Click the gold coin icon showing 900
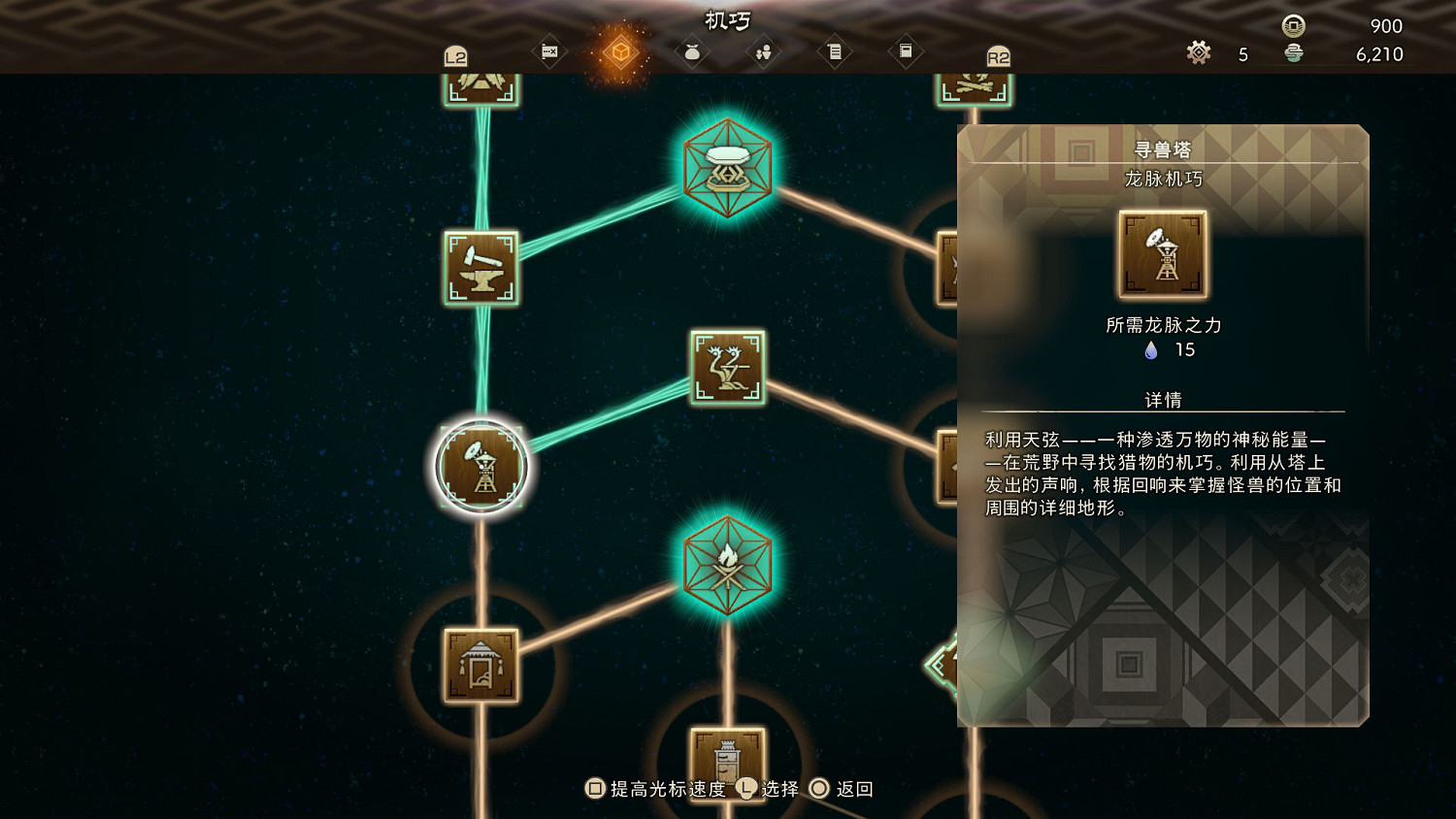This screenshot has height=819, width=1456. pyautogui.click(x=1291, y=26)
